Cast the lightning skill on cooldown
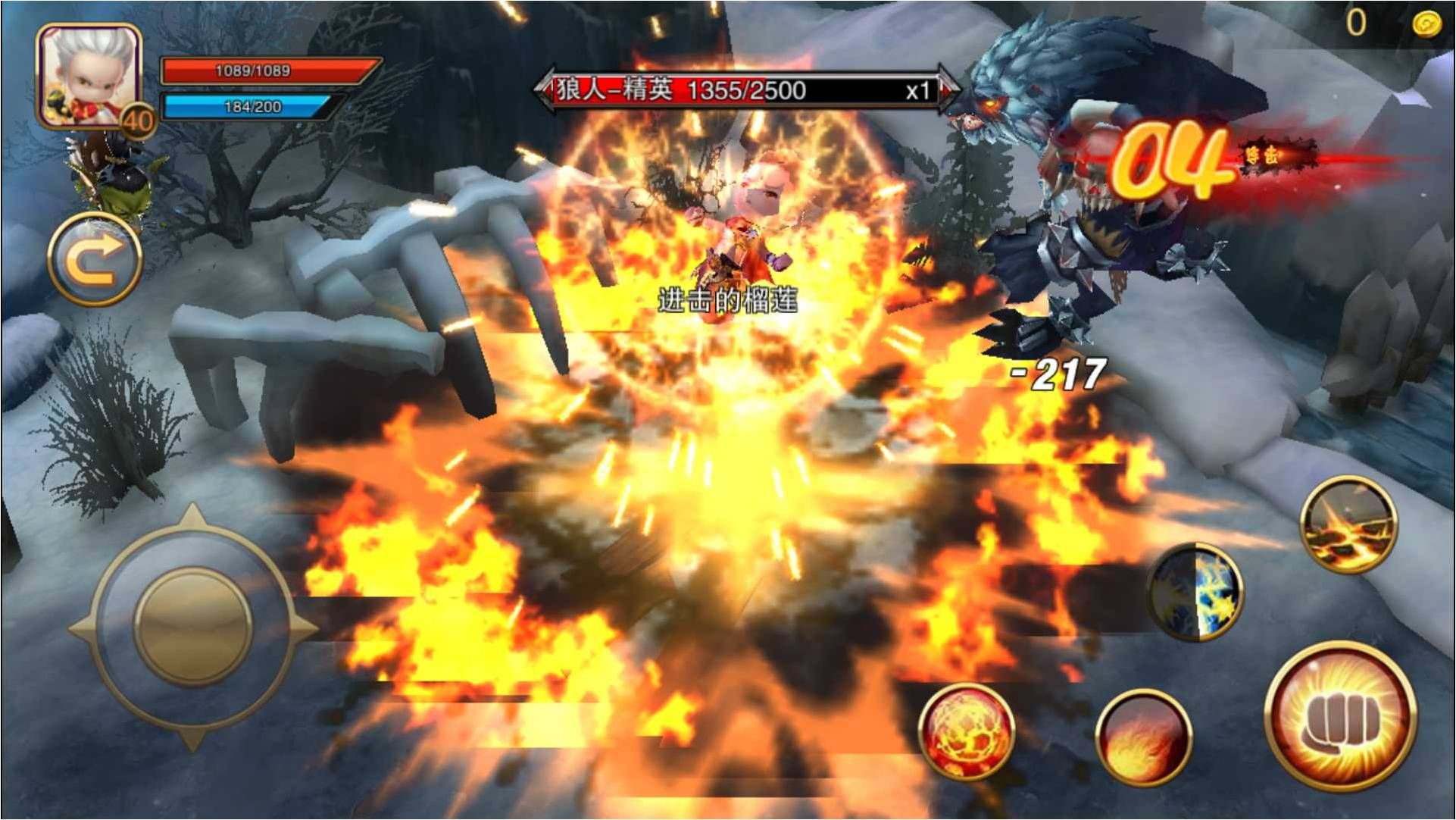The height and width of the screenshot is (820, 1456). tap(1195, 592)
